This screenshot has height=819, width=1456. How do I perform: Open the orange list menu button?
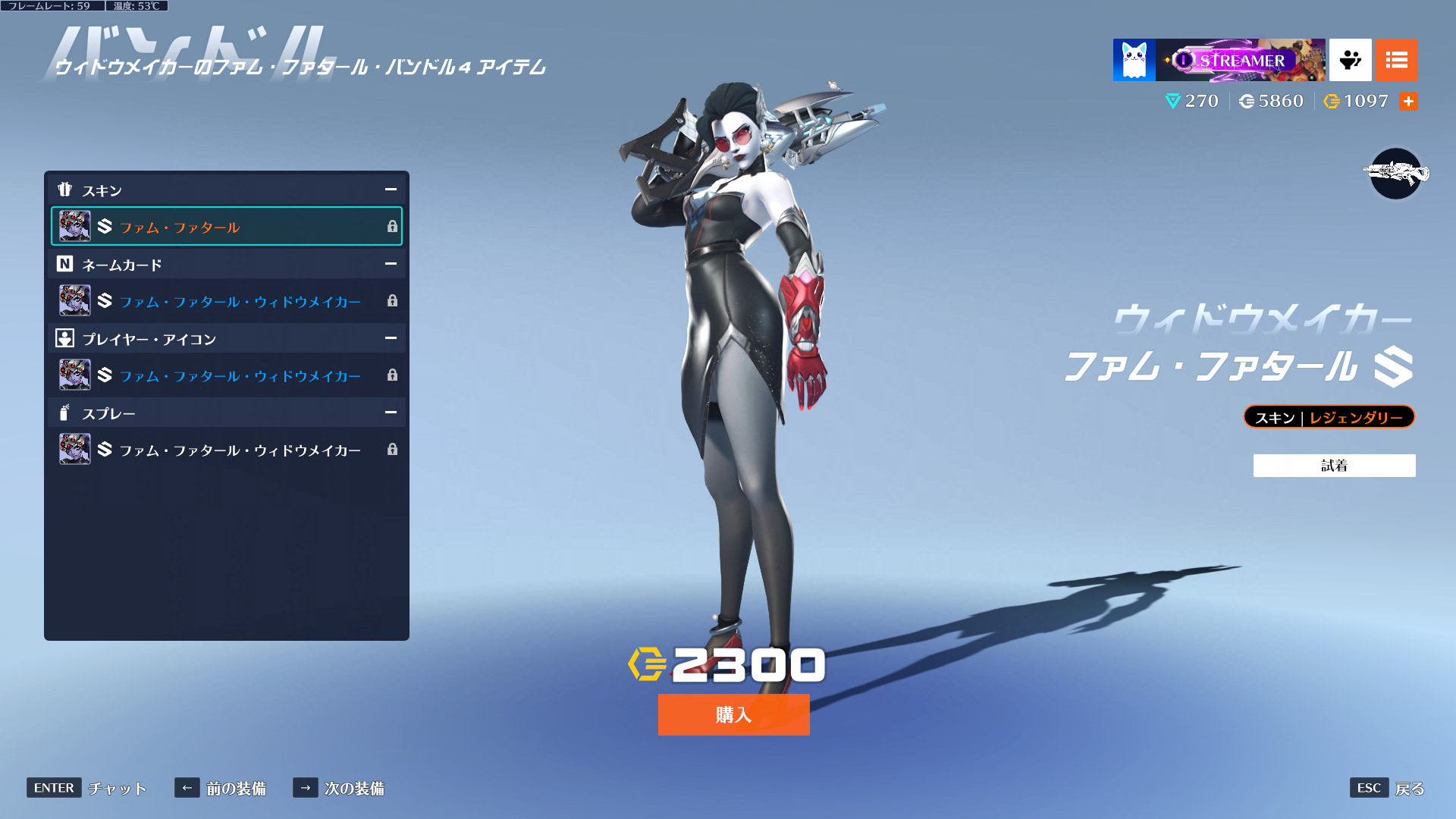[x=1396, y=60]
